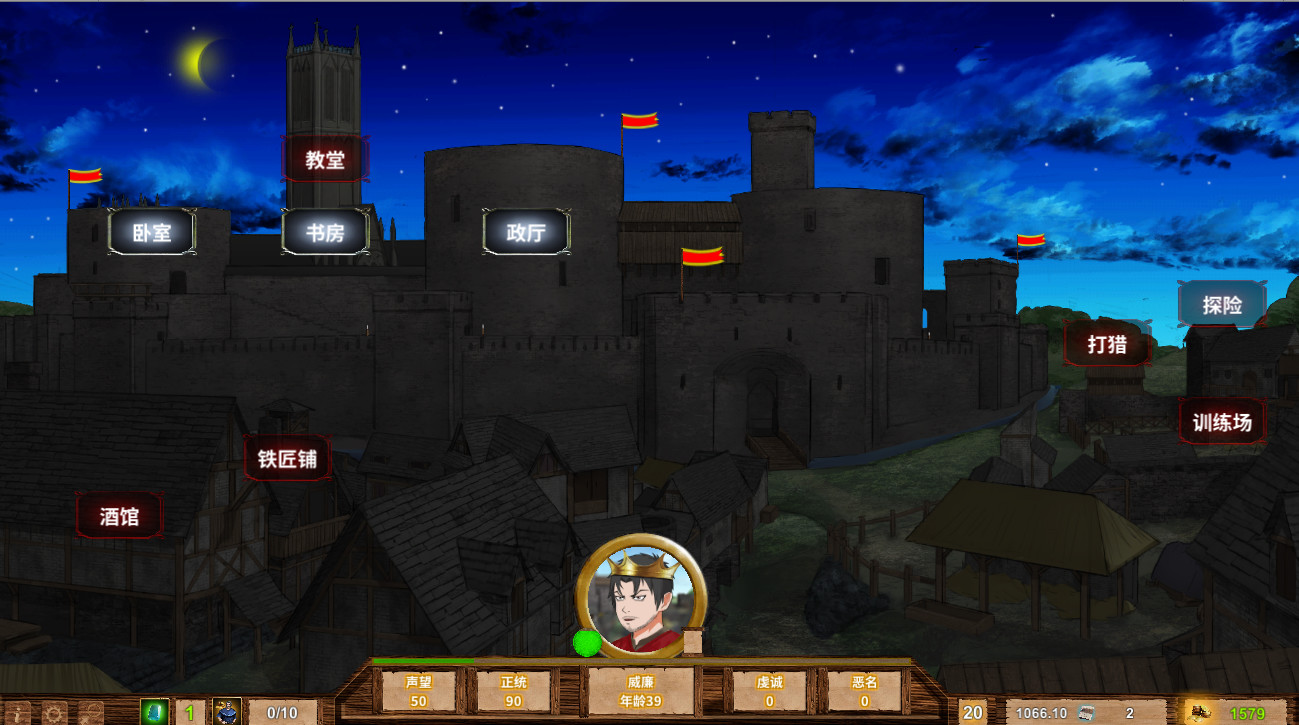Visit the 书房 (Study)
The image size is (1299, 725).
click(324, 233)
